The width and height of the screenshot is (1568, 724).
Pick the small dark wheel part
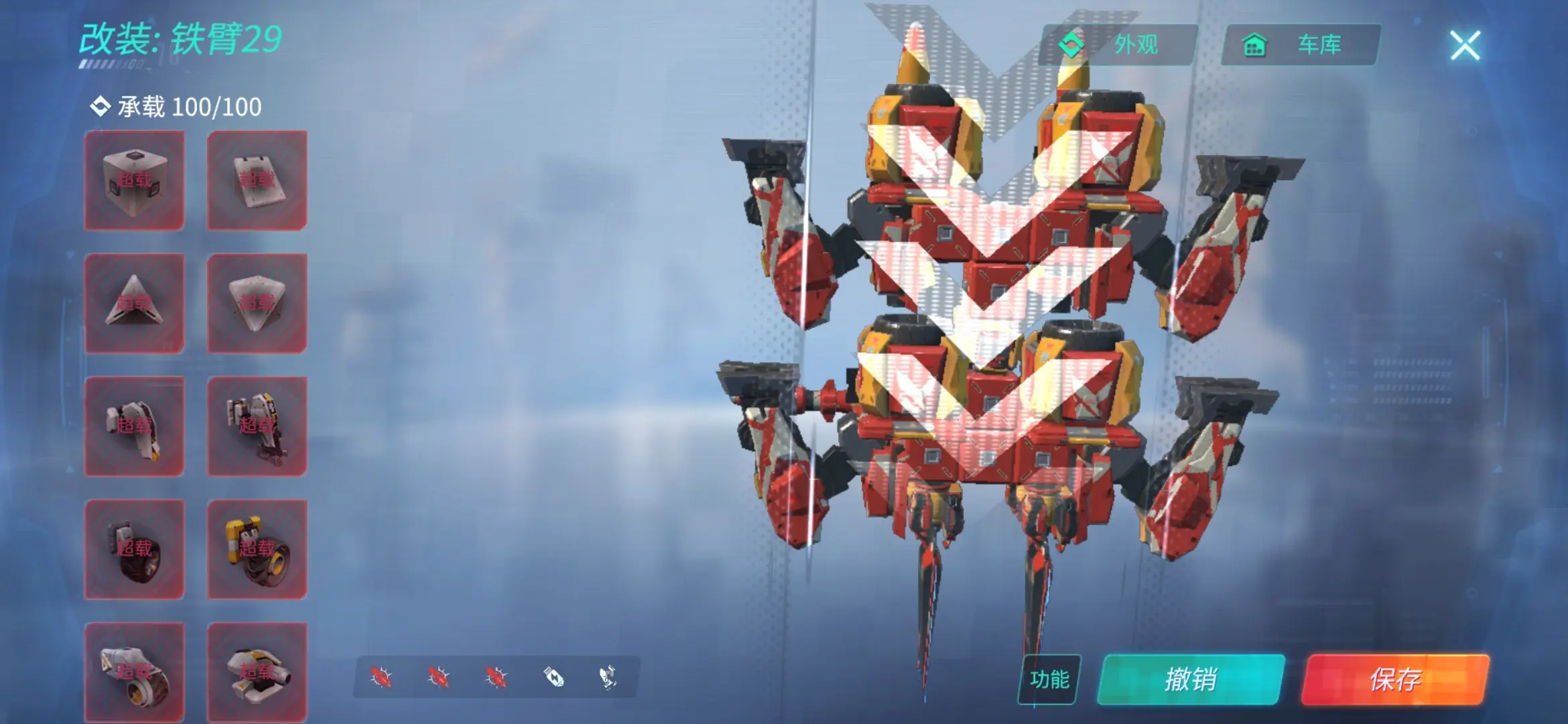click(x=134, y=549)
